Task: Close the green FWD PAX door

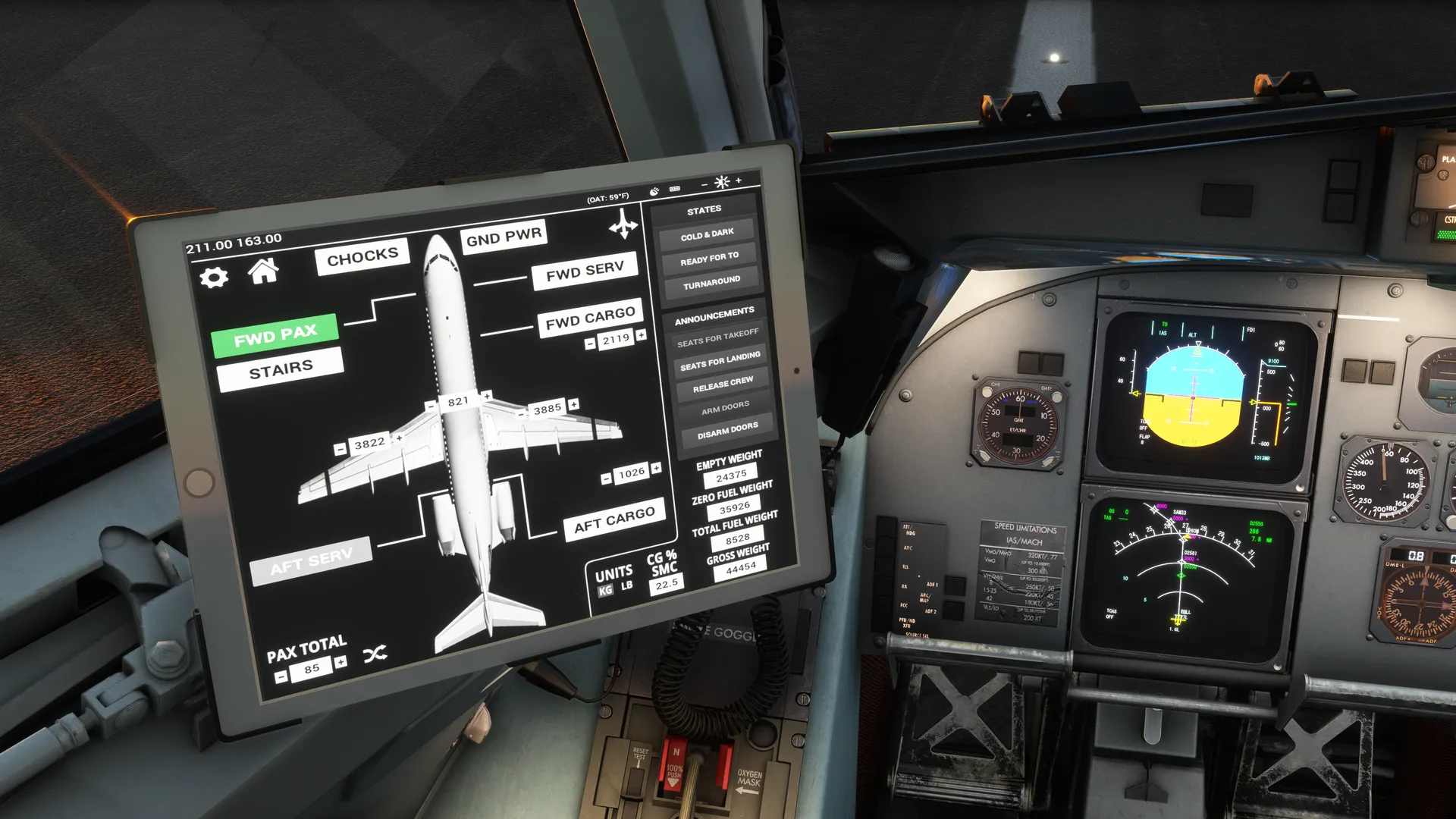Action: tap(275, 334)
